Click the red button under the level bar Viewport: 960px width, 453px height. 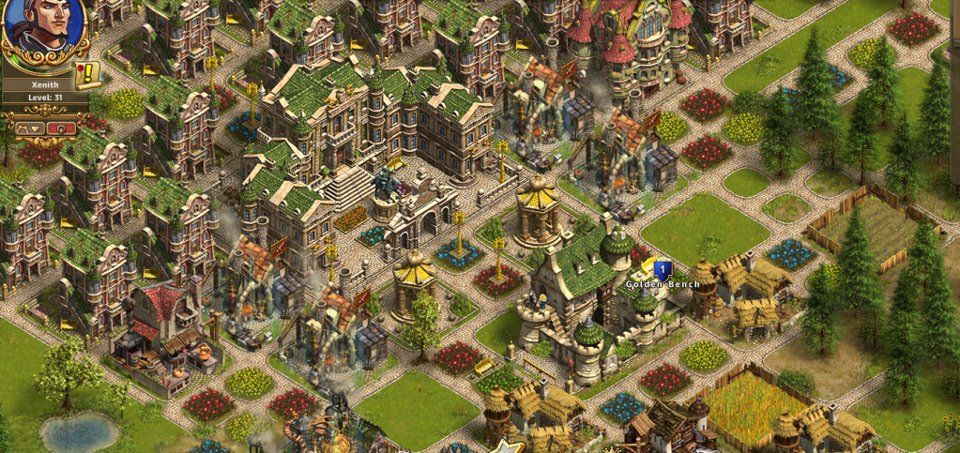click(60, 127)
